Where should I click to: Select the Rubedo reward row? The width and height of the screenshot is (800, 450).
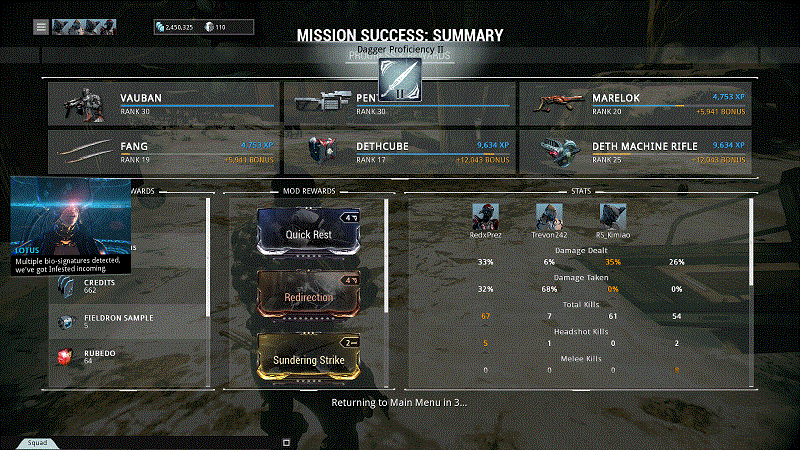[x=130, y=355]
